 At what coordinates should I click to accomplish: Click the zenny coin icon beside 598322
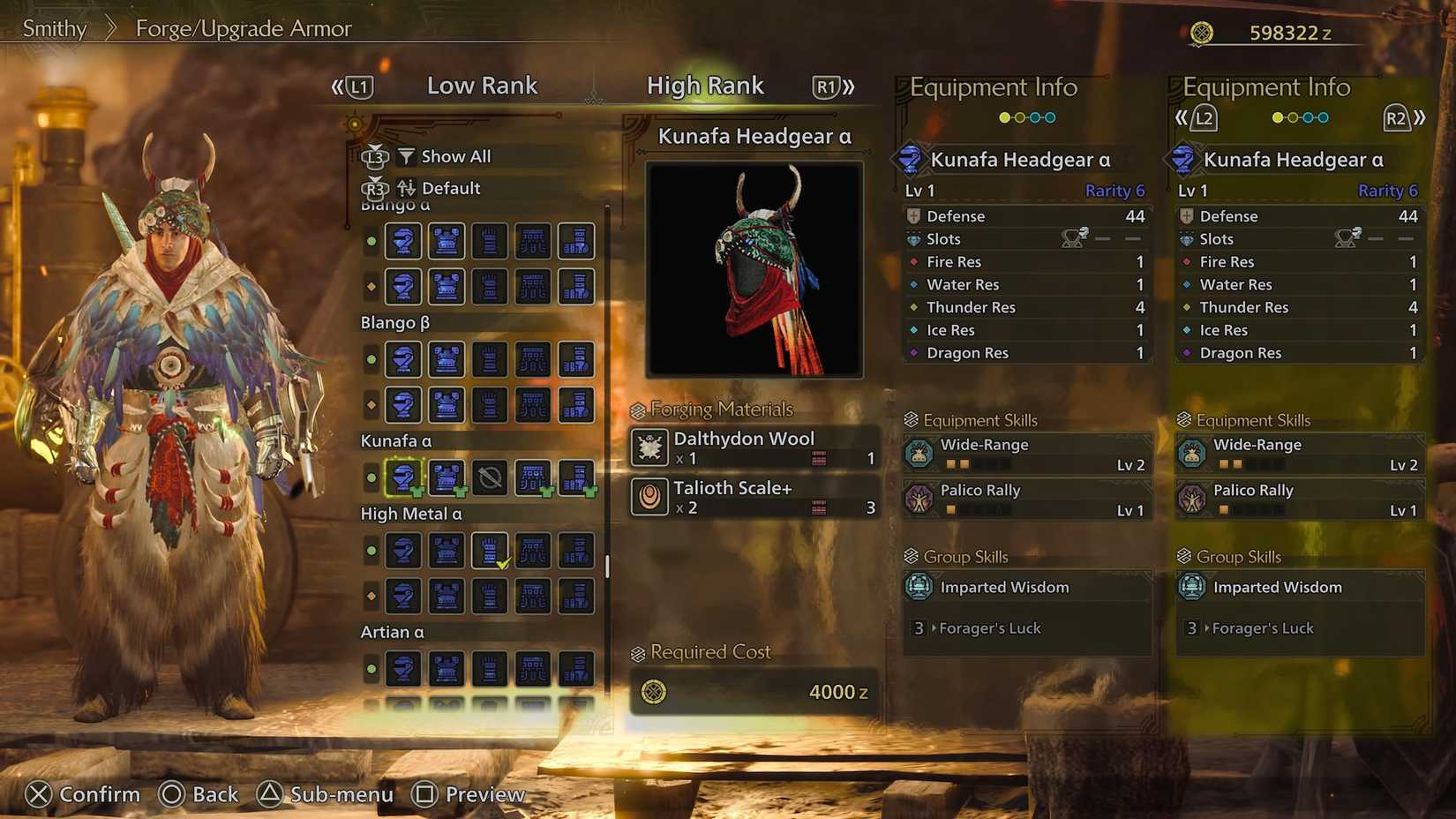[1202, 32]
